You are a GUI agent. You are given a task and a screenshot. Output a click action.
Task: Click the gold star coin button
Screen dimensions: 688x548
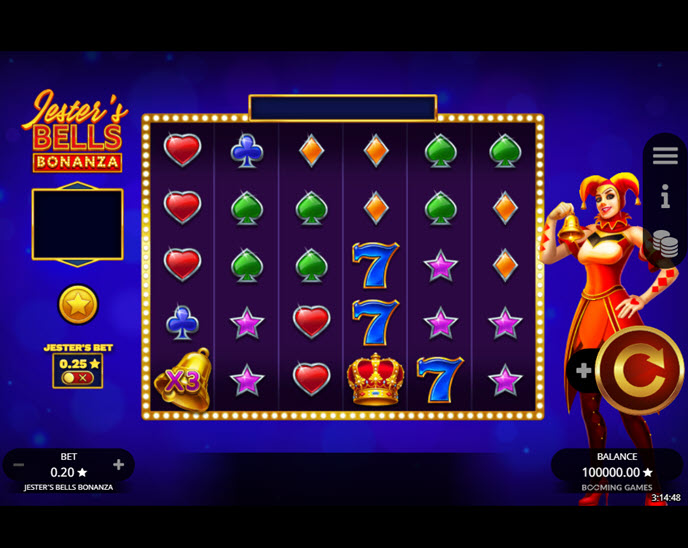pyautogui.click(x=78, y=304)
